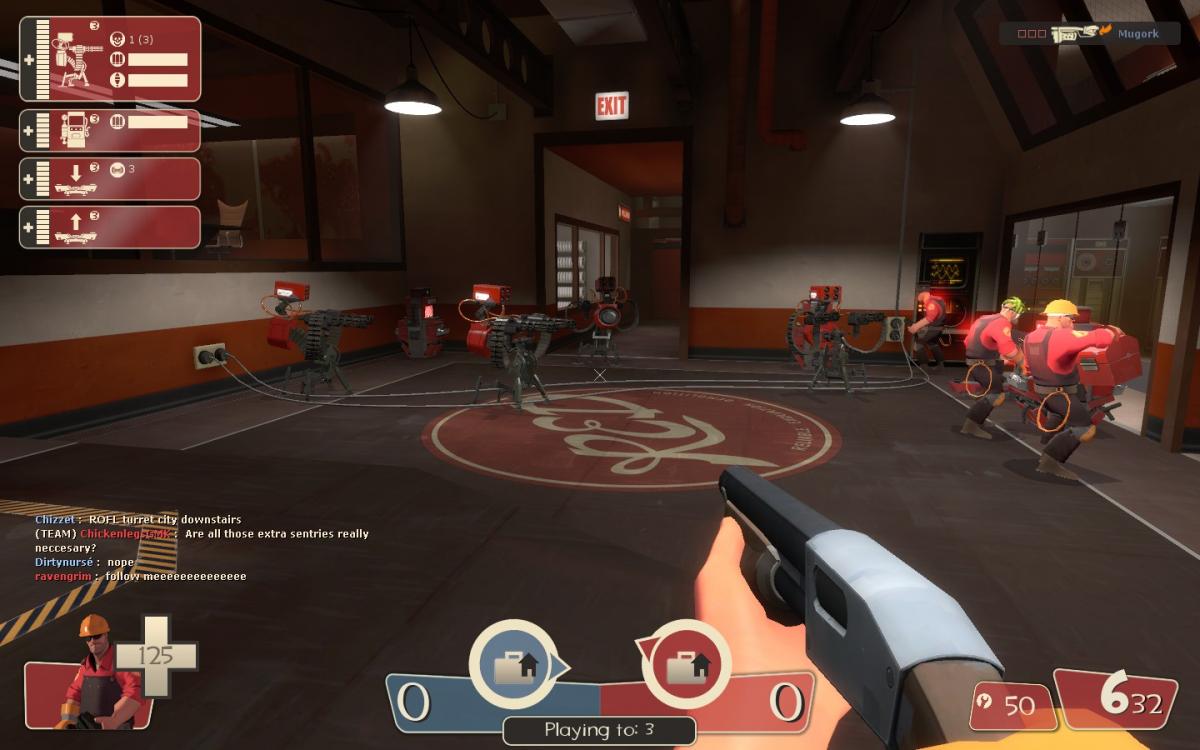Click ravengrim's "follow meee" chat line
Screen dimensions: 1200x750
pos(140,577)
